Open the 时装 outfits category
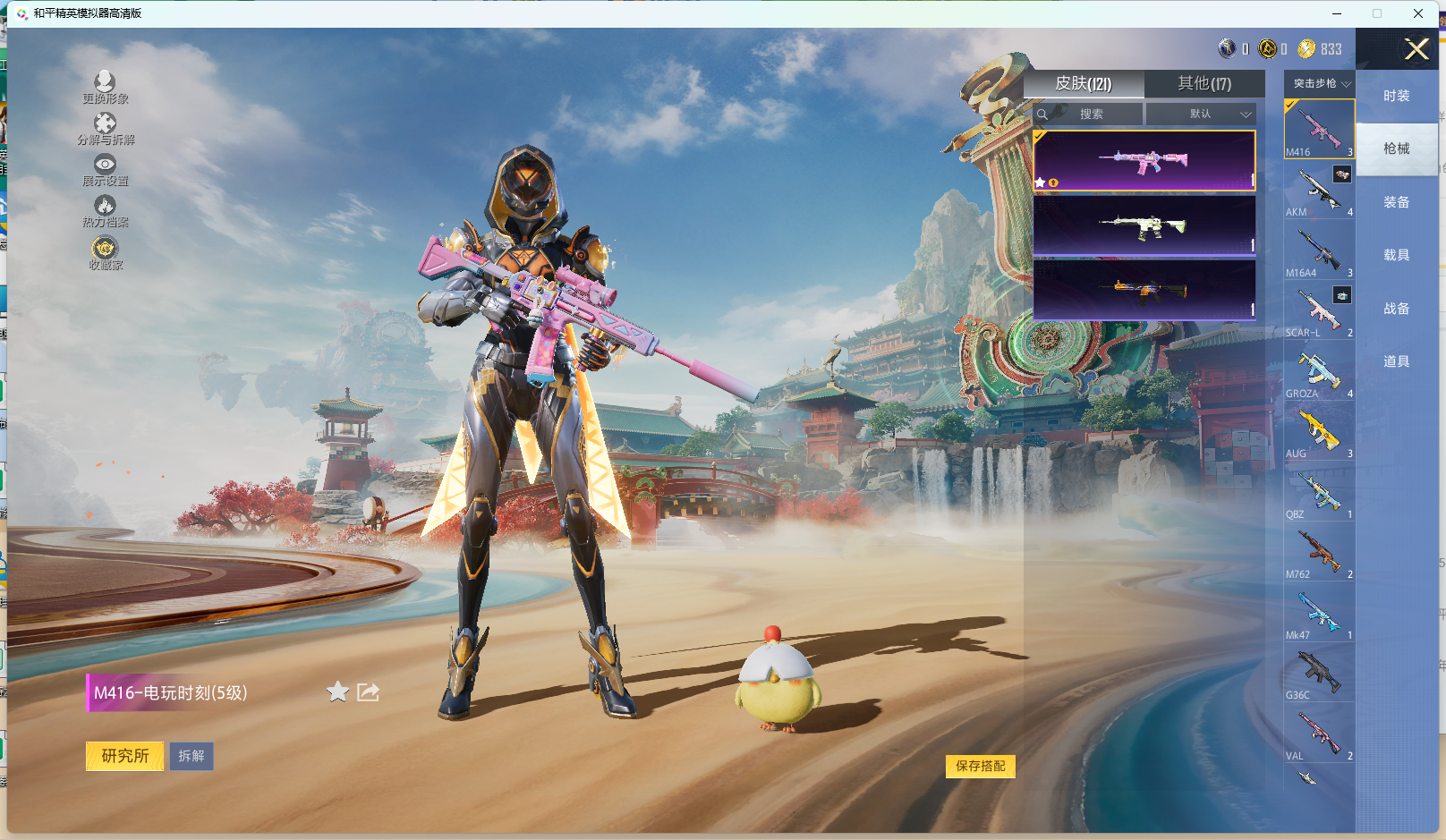Image resolution: width=1446 pixels, height=840 pixels. (x=1396, y=96)
